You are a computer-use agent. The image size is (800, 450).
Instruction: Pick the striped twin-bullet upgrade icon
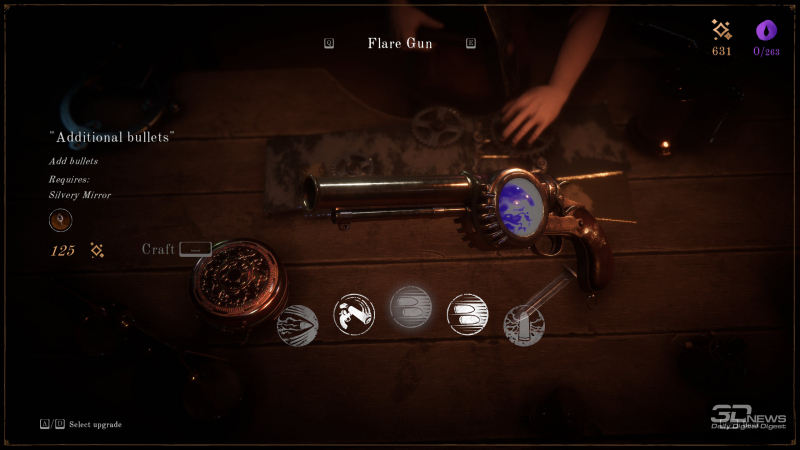click(x=467, y=314)
